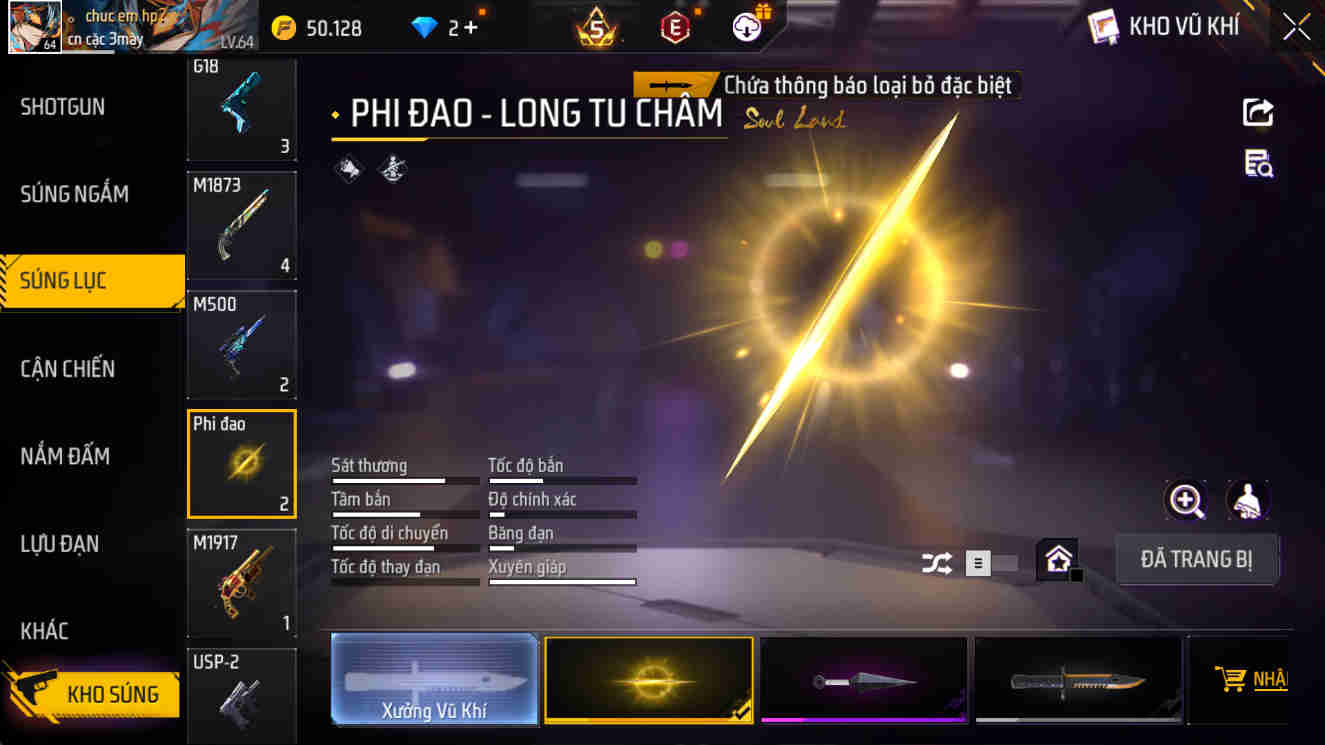This screenshot has height=745, width=1325.
Task: Open the magnifier zoom preview
Action: click(x=1186, y=500)
